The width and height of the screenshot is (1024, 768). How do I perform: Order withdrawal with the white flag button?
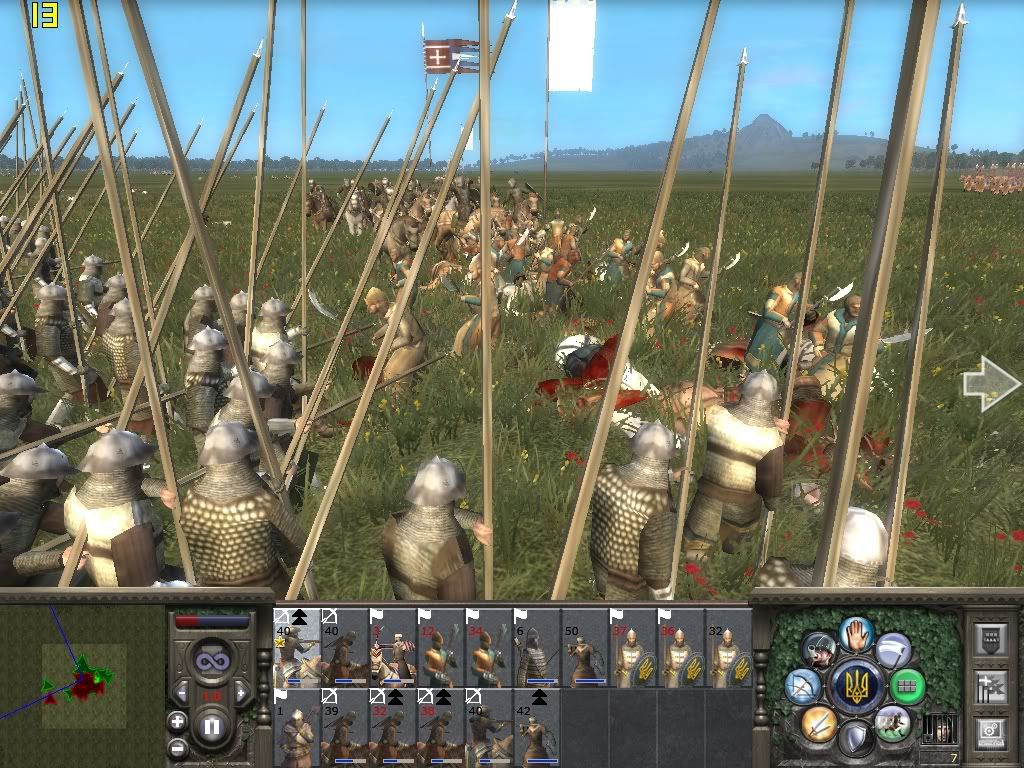point(894,651)
